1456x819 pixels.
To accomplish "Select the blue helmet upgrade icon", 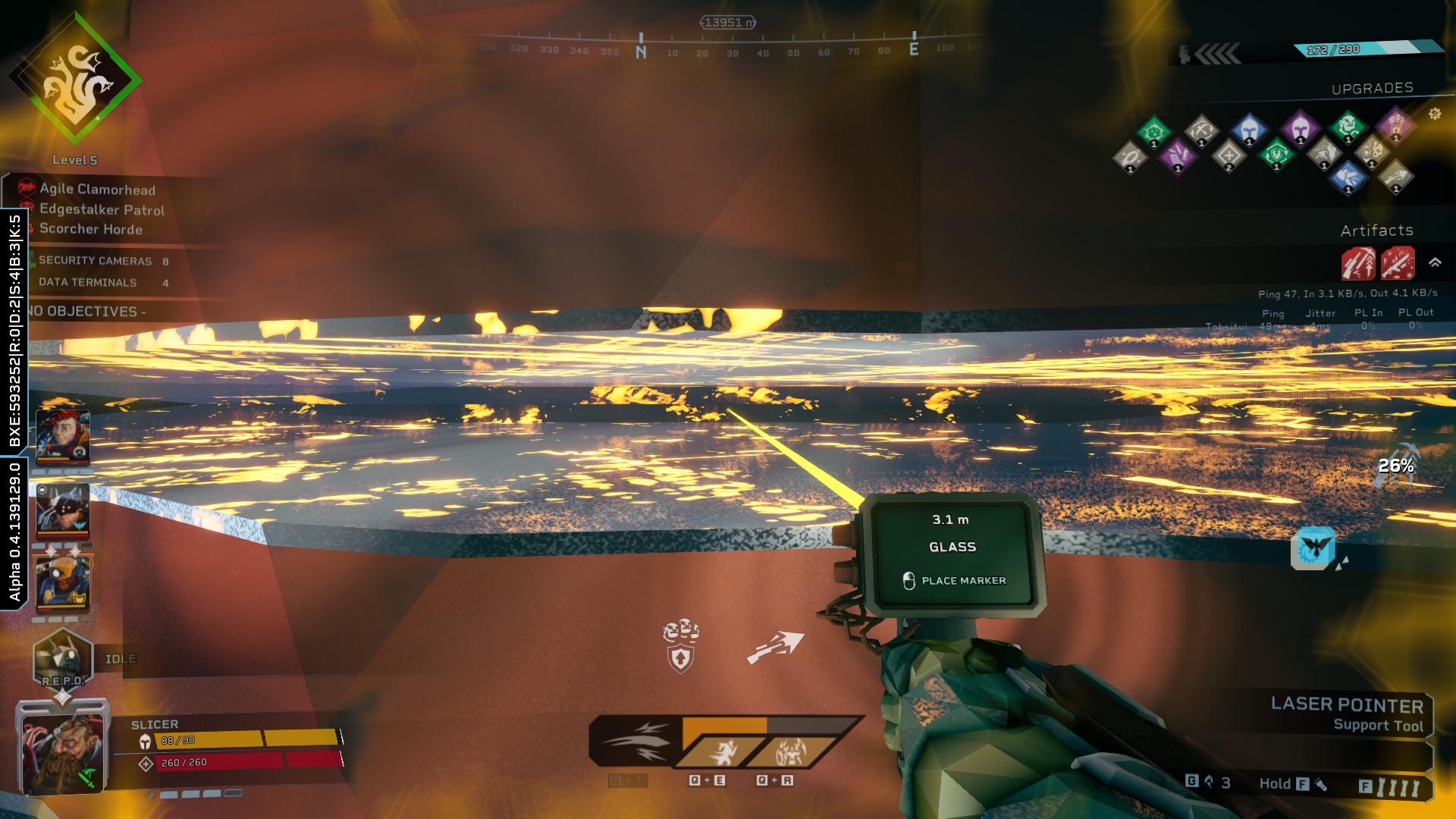I will coord(1250,130).
